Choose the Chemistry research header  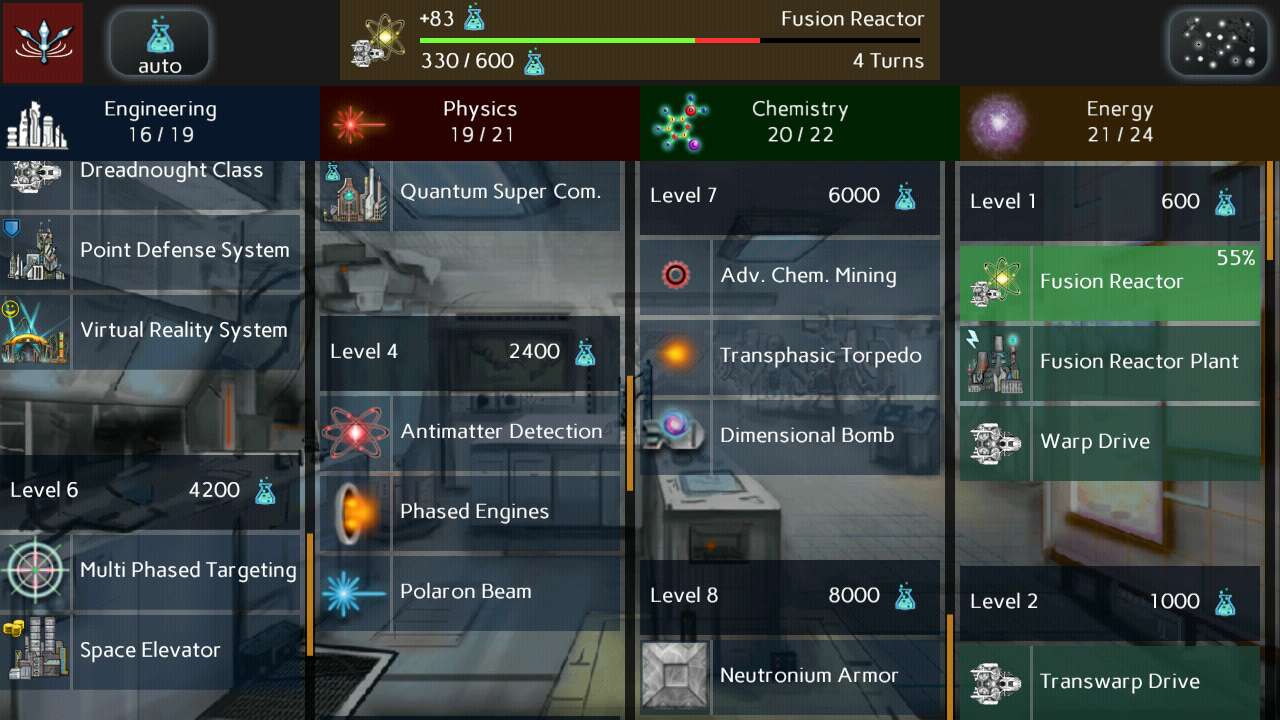click(x=800, y=122)
